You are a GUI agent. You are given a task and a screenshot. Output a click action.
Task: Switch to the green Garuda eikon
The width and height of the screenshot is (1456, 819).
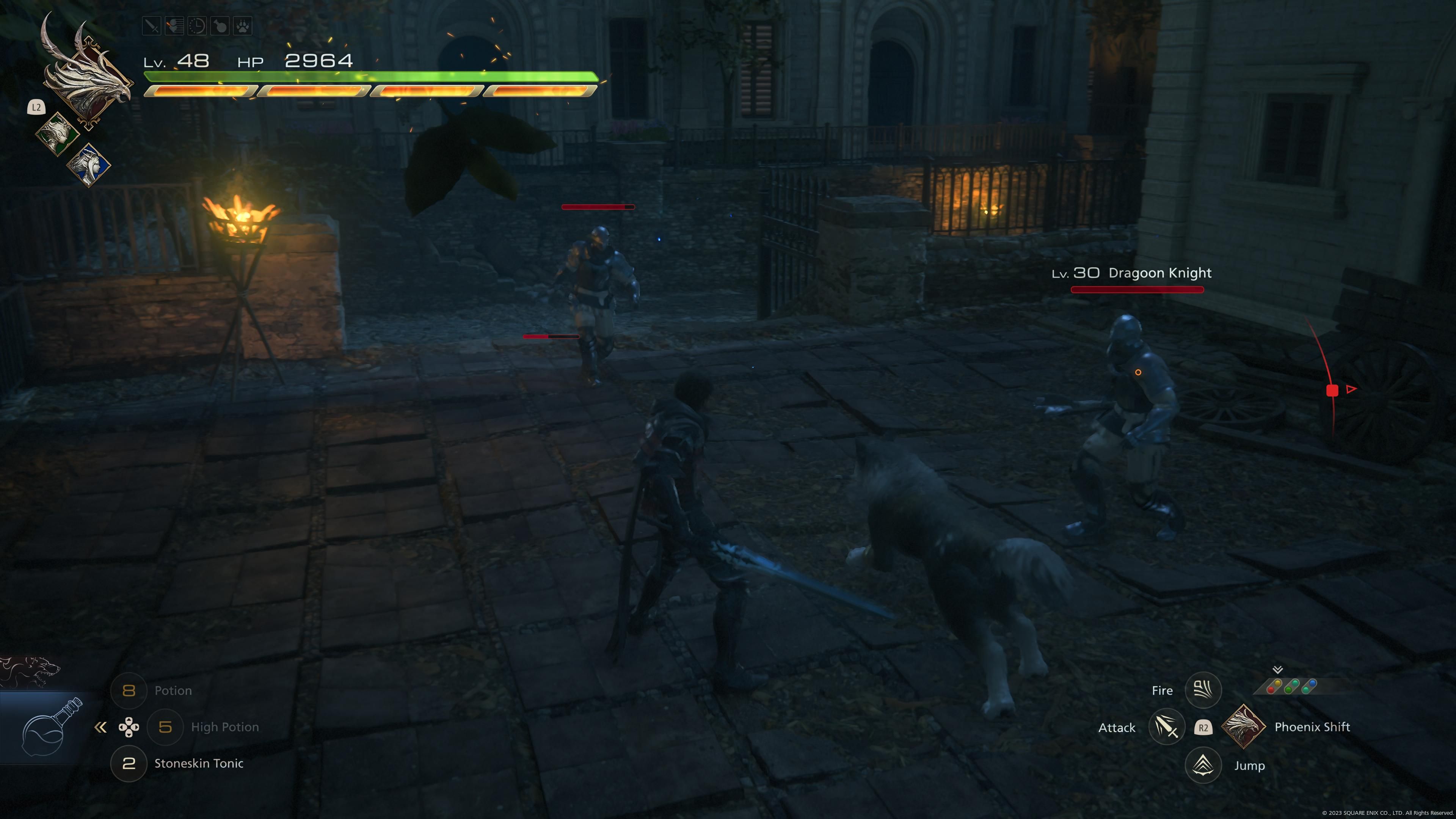coord(58,134)
